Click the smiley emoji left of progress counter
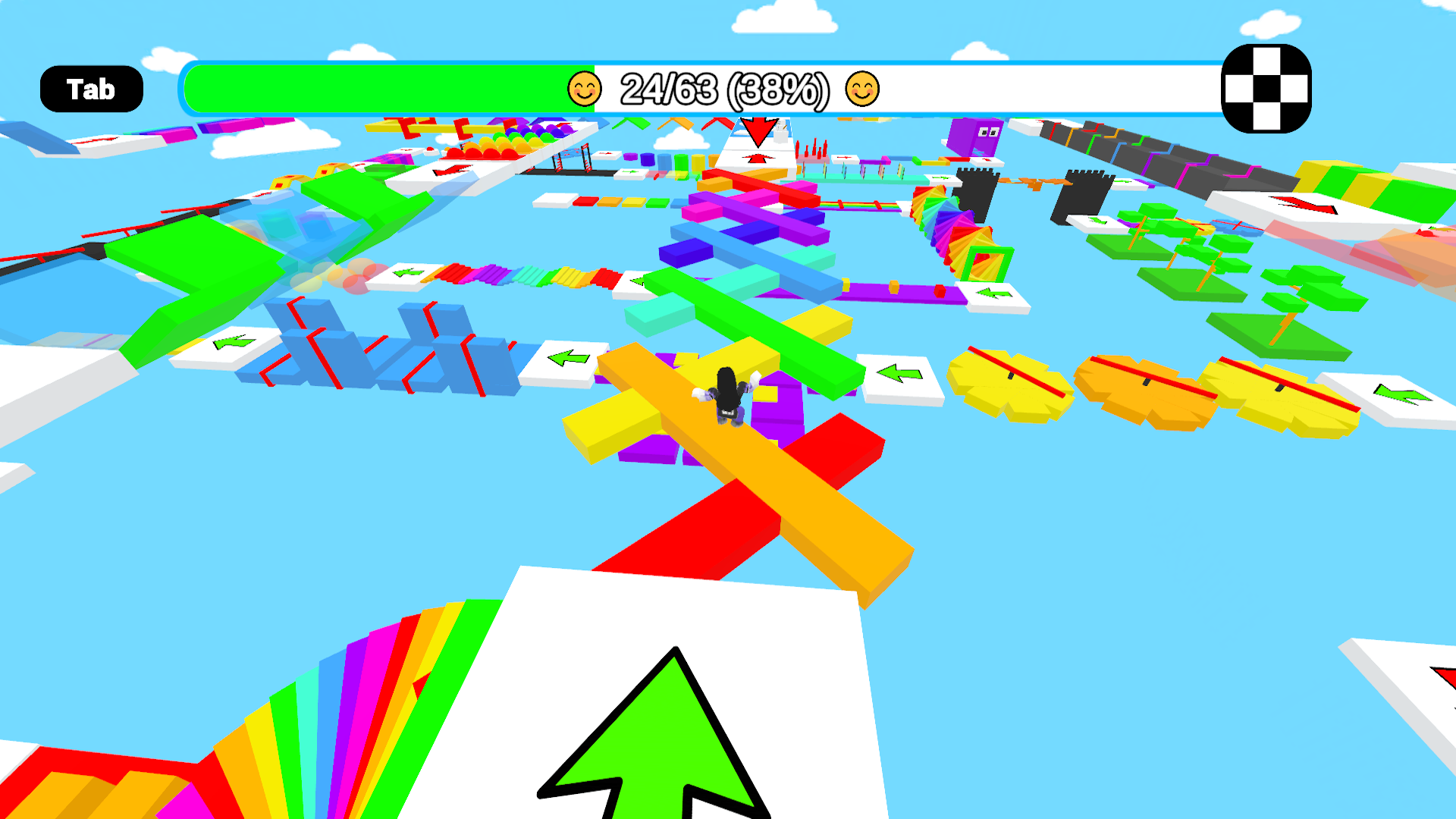Screen dimensions: 1456x819 click(x=584, y=88)
